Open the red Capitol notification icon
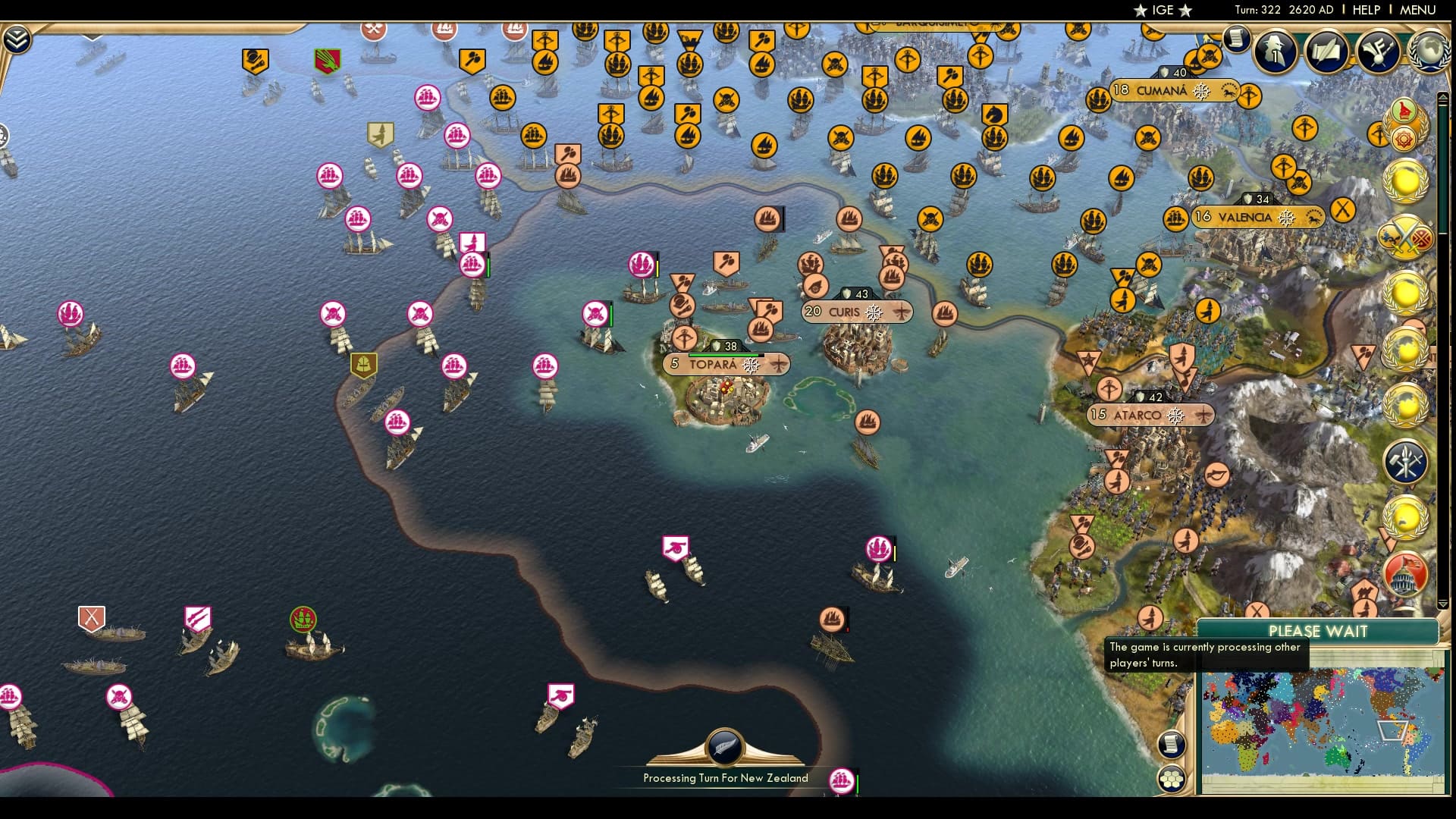The height and width of the screenshot is (819, 1456). point(1405,576)
